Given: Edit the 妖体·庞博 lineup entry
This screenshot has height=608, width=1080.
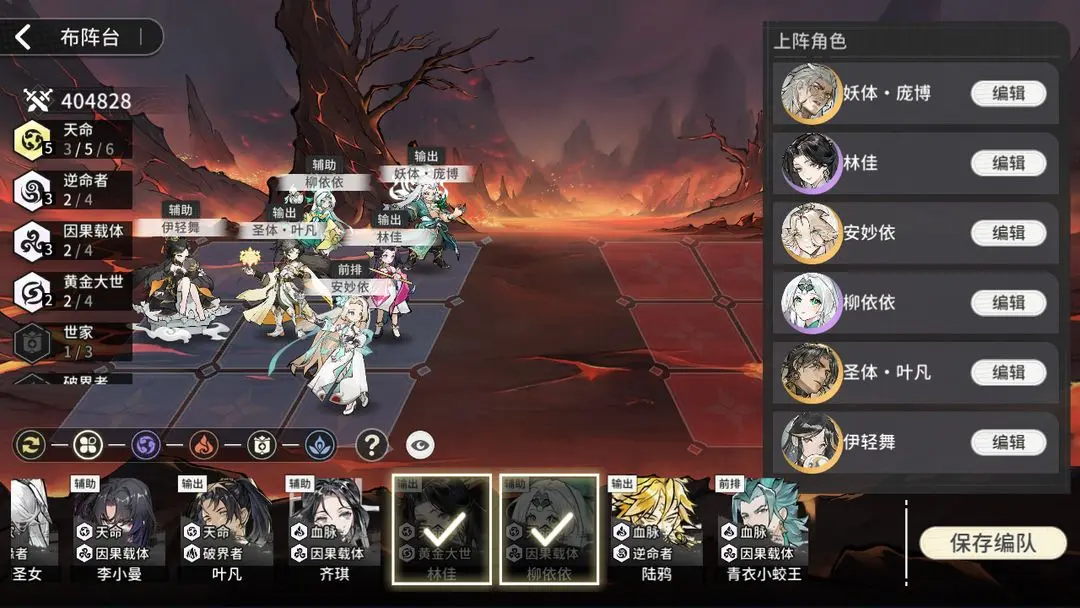Looking at the screenshot, I should point(1008,94).
